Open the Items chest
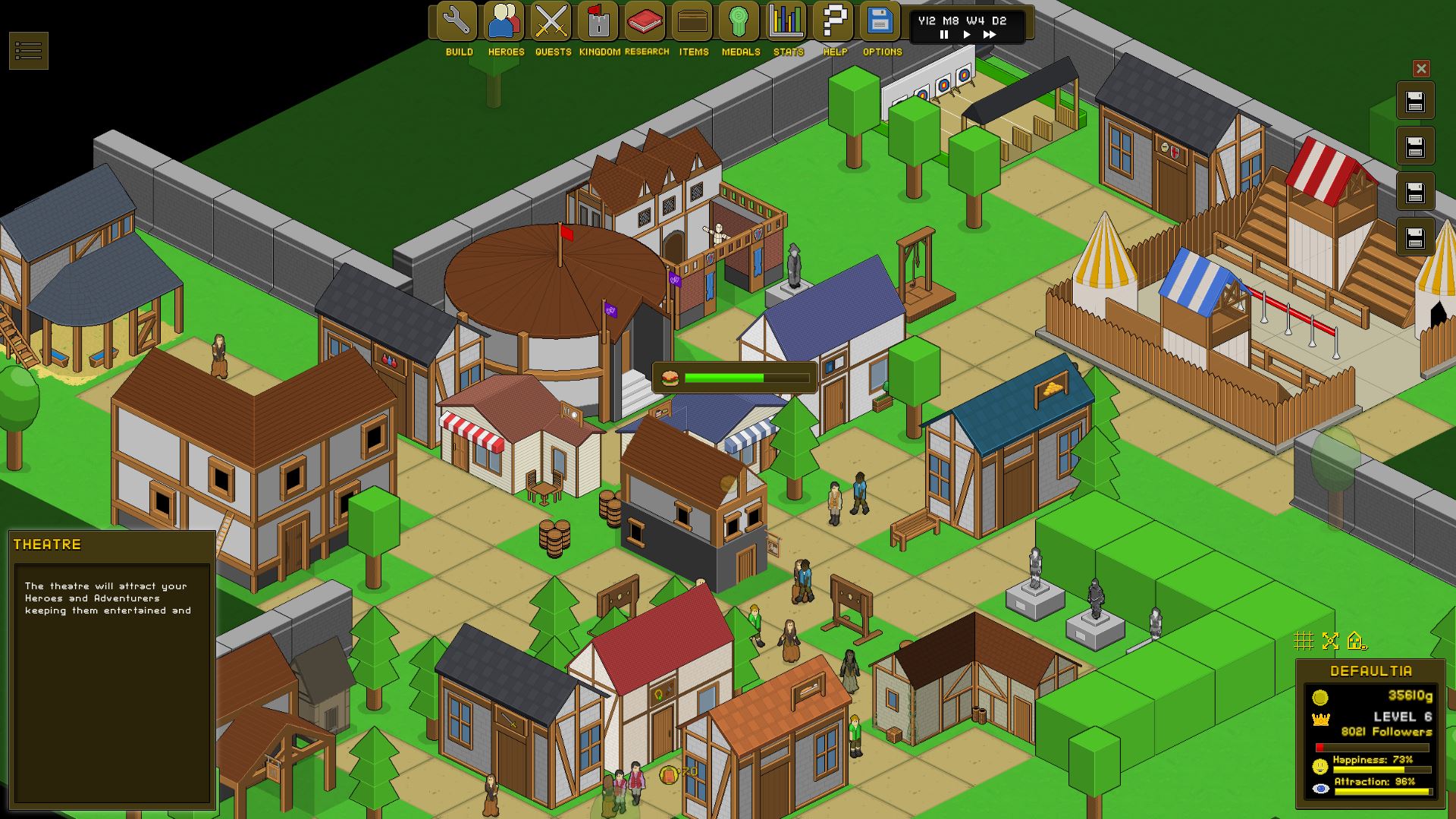Image resolution: width=1456 pixels, height=819 pixels. point(693,22)
